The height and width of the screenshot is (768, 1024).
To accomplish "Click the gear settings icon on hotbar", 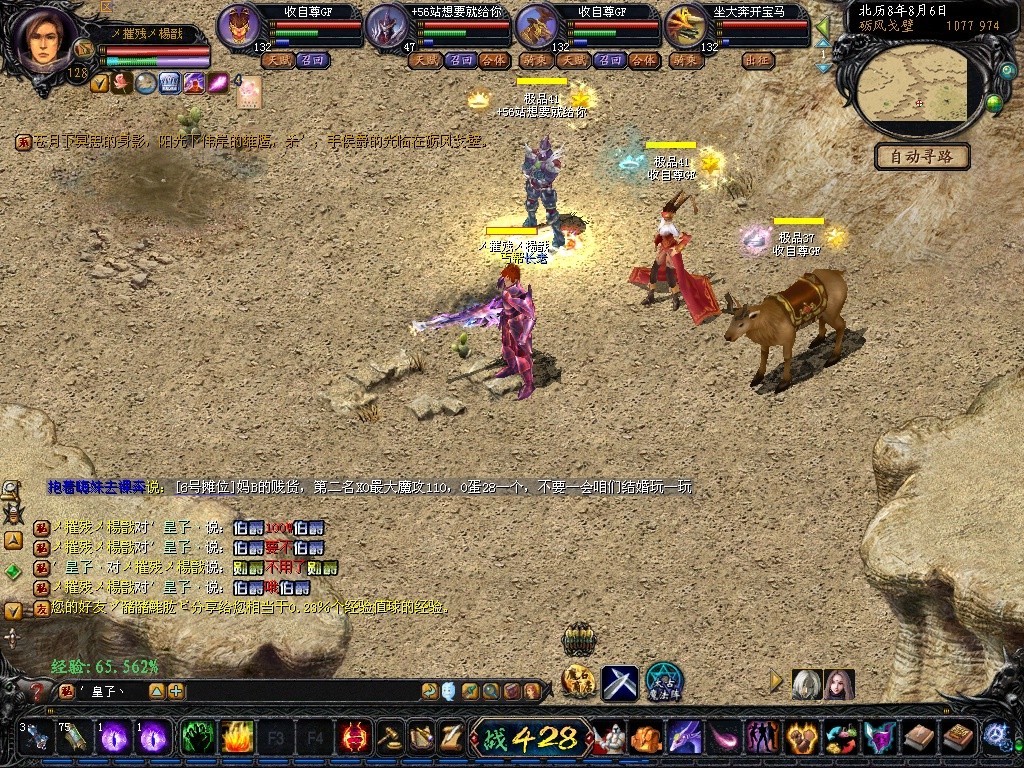I will pyautogui.click(x=995, y=737).
